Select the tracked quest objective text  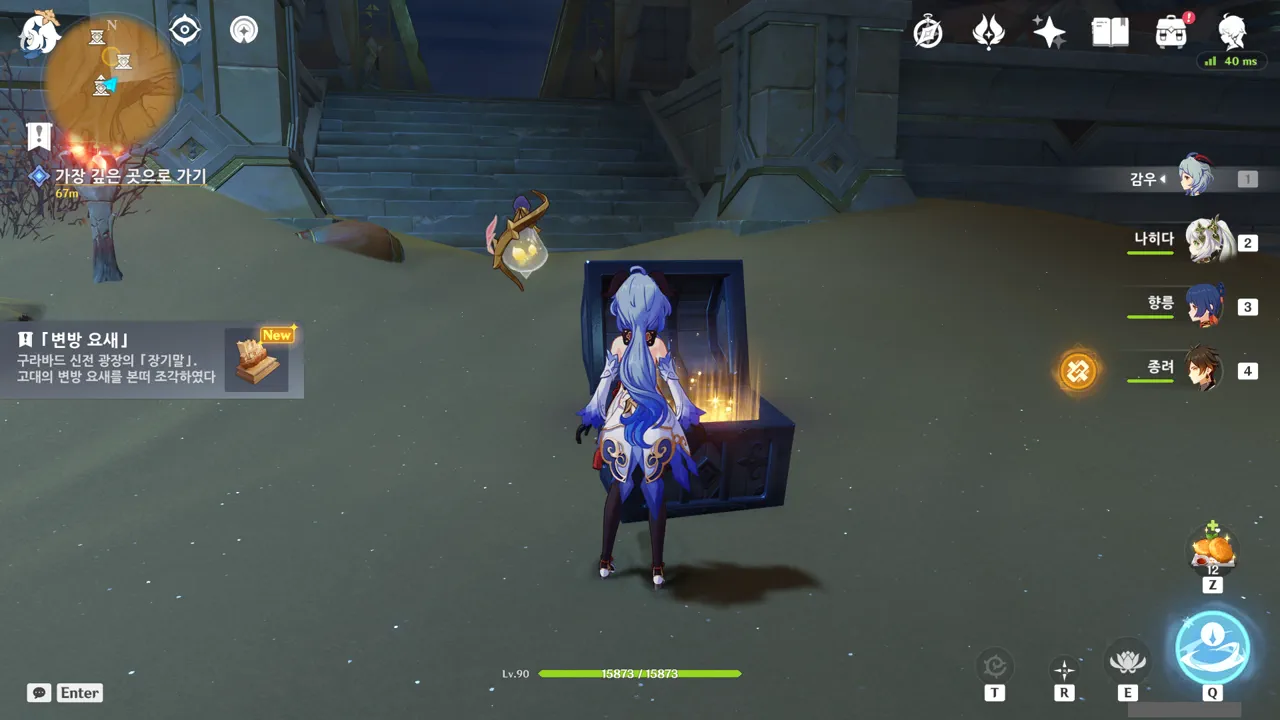click(x=130, y=177)
